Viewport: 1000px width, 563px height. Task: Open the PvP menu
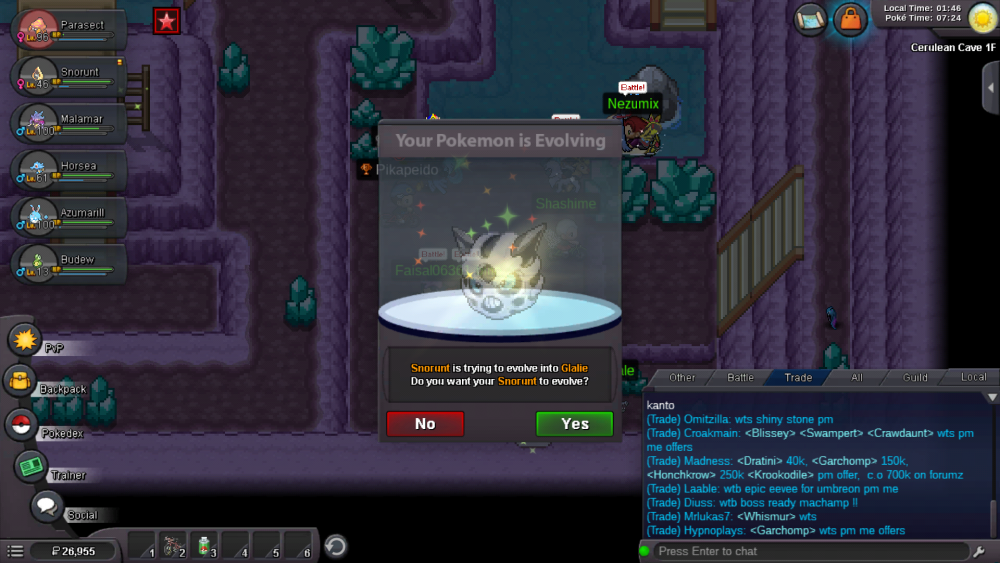click(24, 340)
